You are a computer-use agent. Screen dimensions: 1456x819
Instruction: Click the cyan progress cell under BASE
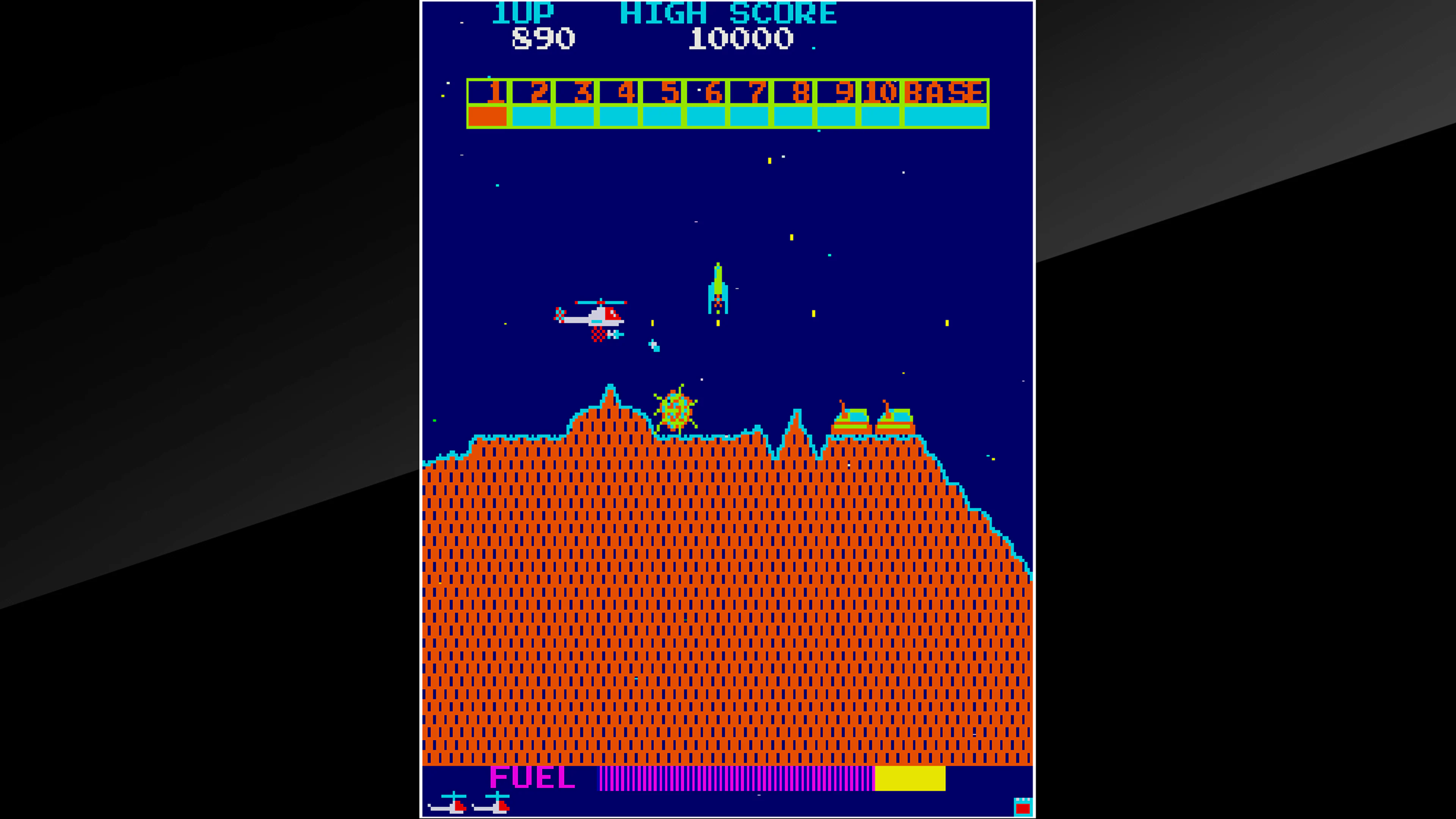point(946,117)
